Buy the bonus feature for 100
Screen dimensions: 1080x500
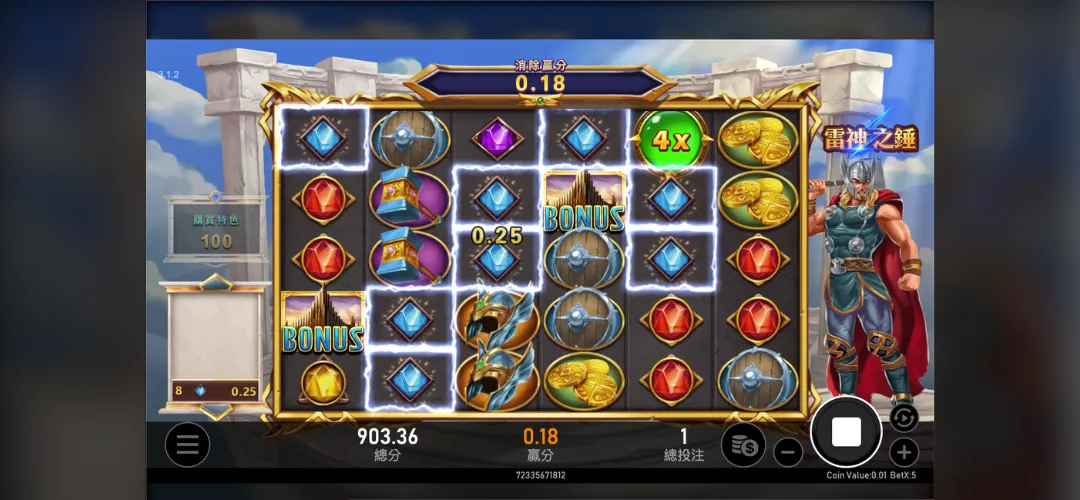tap(216, 230)
